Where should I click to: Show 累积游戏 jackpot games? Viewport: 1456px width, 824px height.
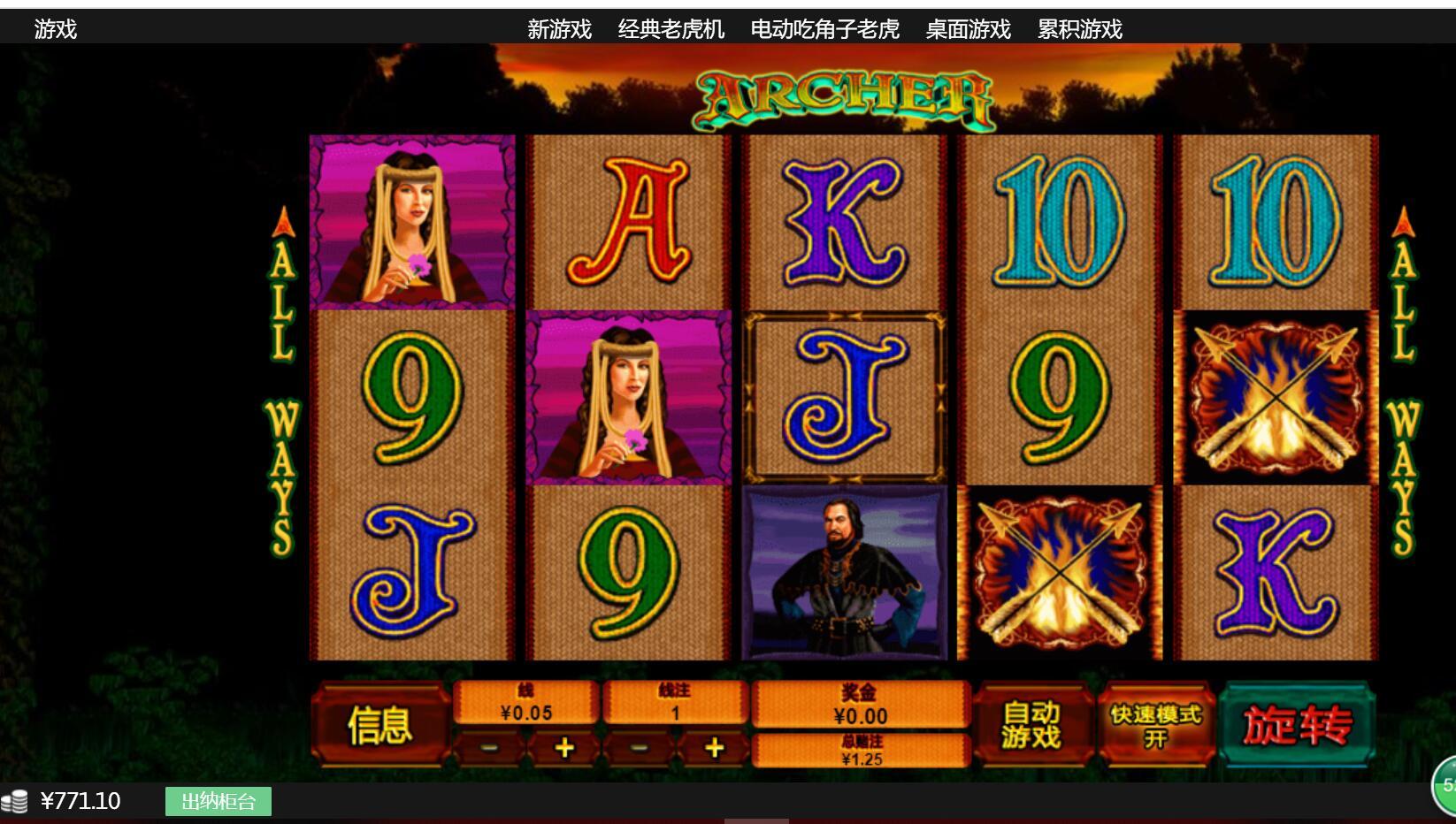pos(1079,30)
